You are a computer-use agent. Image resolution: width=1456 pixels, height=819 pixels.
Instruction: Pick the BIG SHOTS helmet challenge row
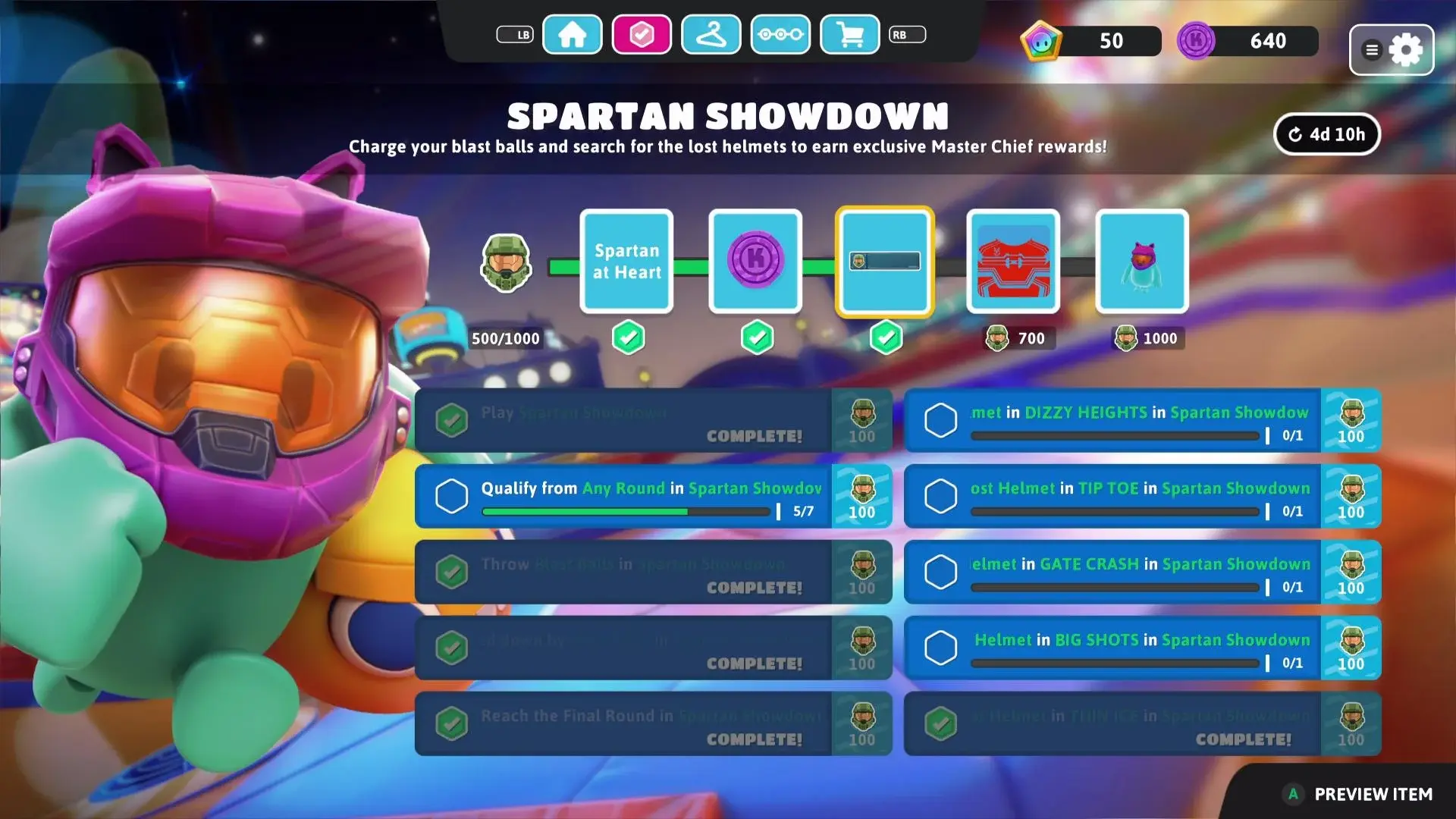point(1141,648)
